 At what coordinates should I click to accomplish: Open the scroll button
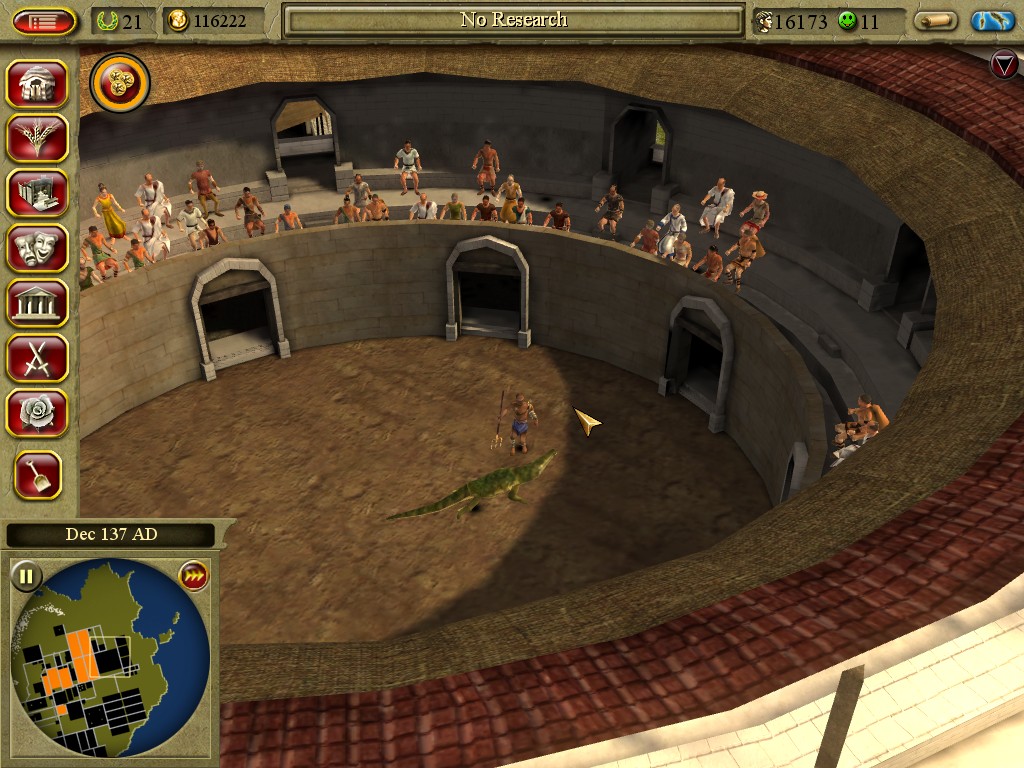[x=936, y=21]
